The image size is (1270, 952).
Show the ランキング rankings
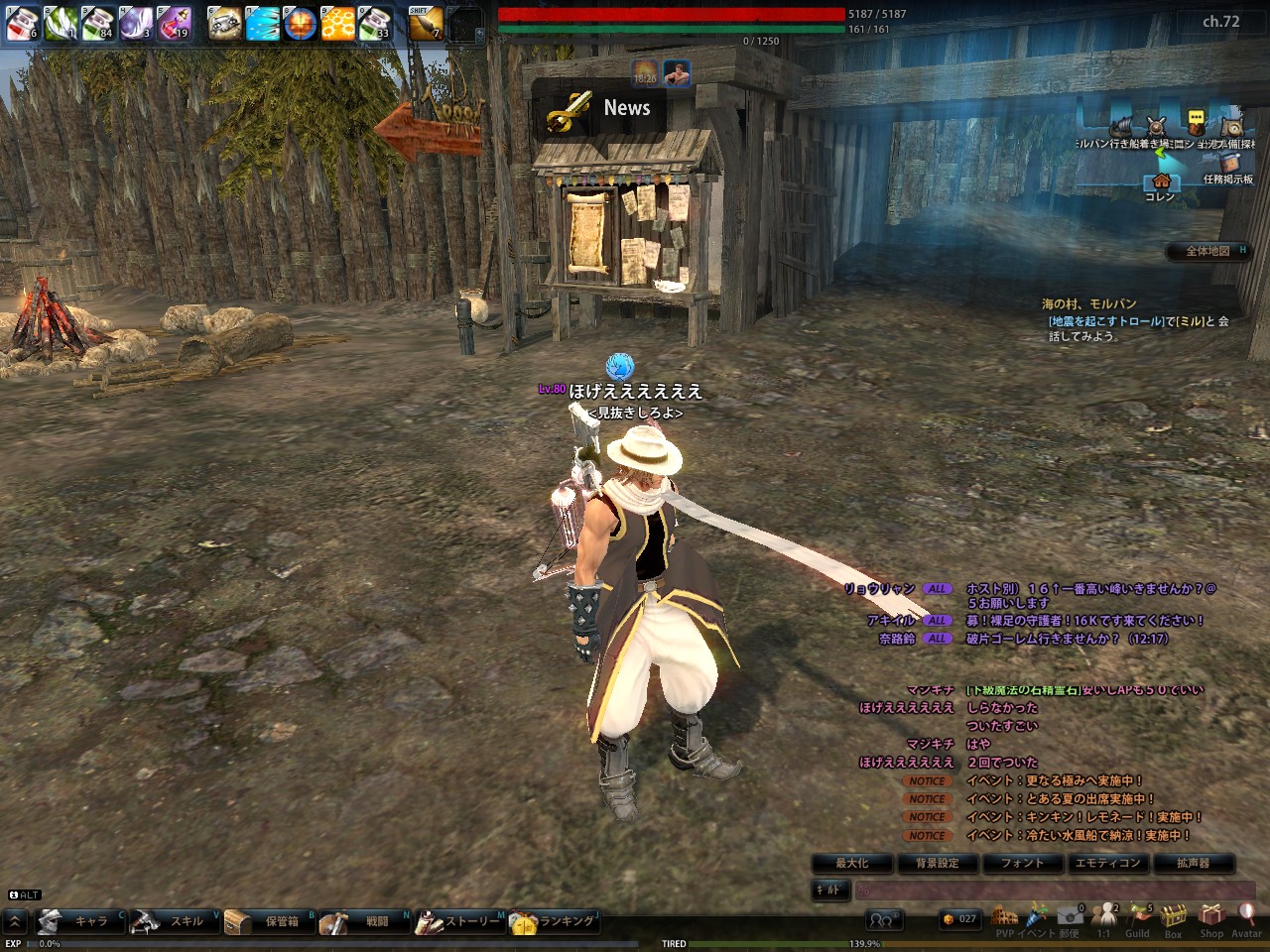pos(555,921)
